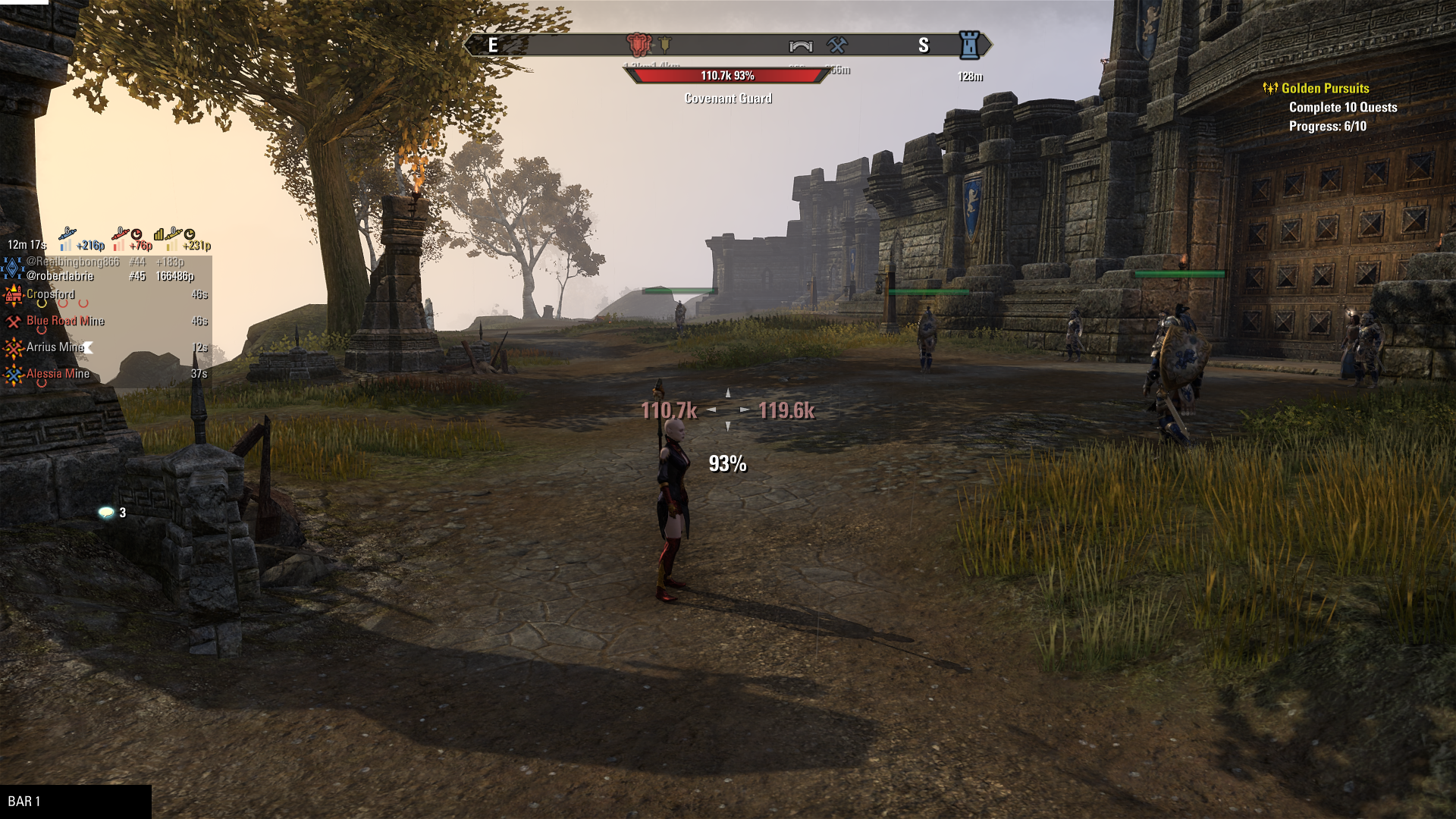Click the blue alliance +216p score indicator
The image size is (1456, 819).
[82, 241]
